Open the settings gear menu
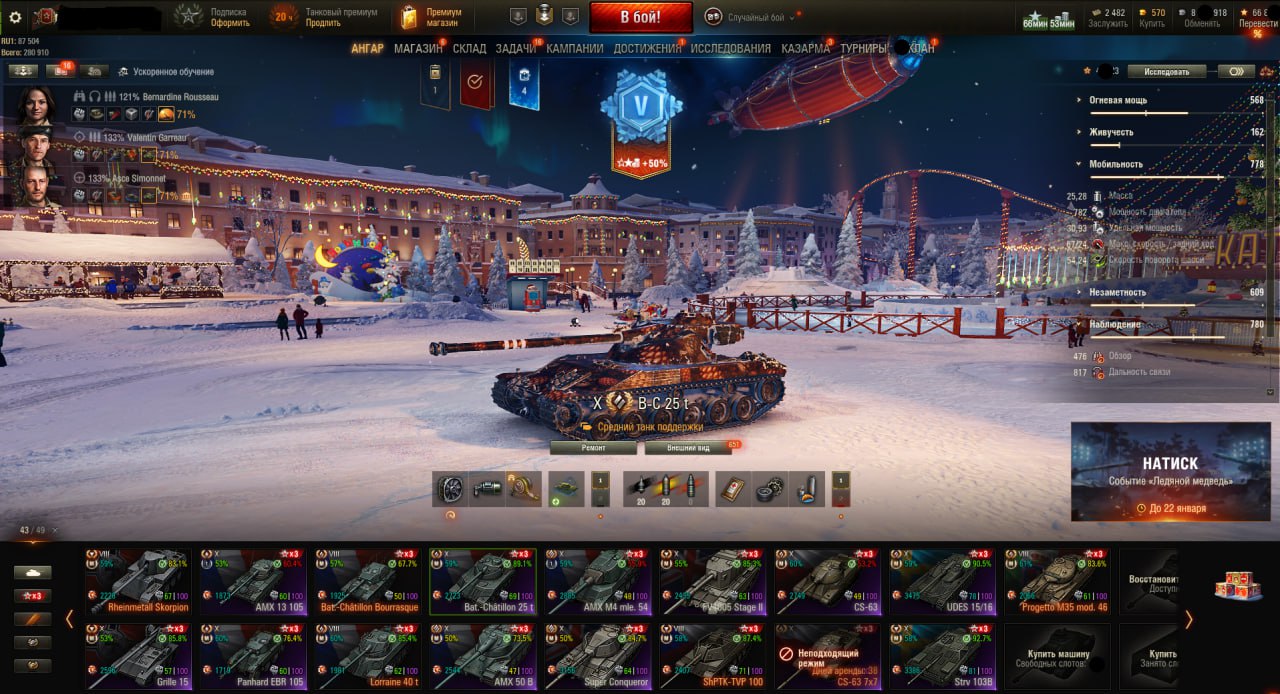Screen dimensions: 1280x694 (x=15, y=17)
